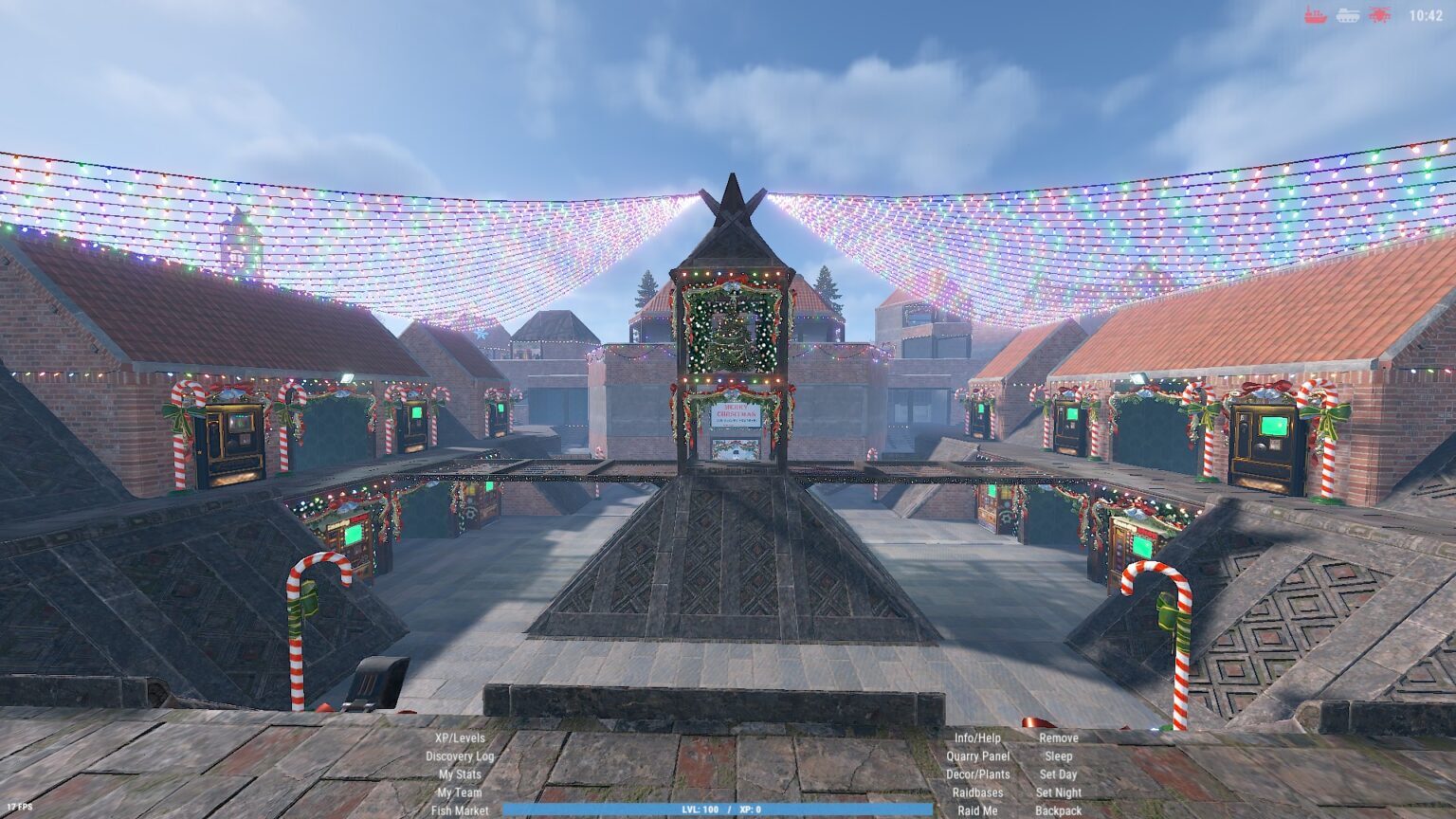This screenshot has width=1456, height=819.
Task: Switch time with Set Night
Action: click(x=1058, y=792)
